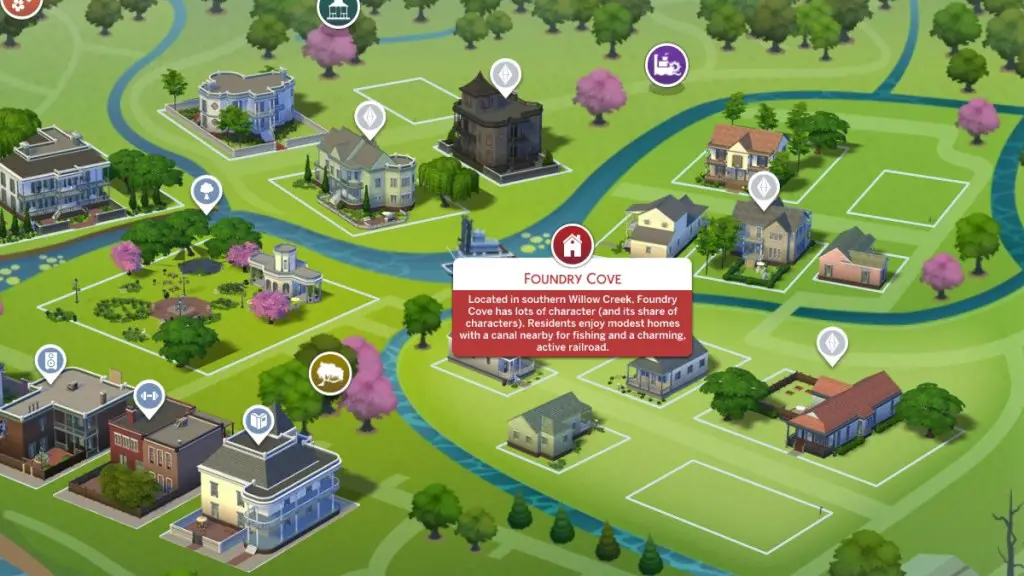This screenshot has height=576, width=1024.
Task: Choose the blue tree park pin
Action: (x=206, y=190)
